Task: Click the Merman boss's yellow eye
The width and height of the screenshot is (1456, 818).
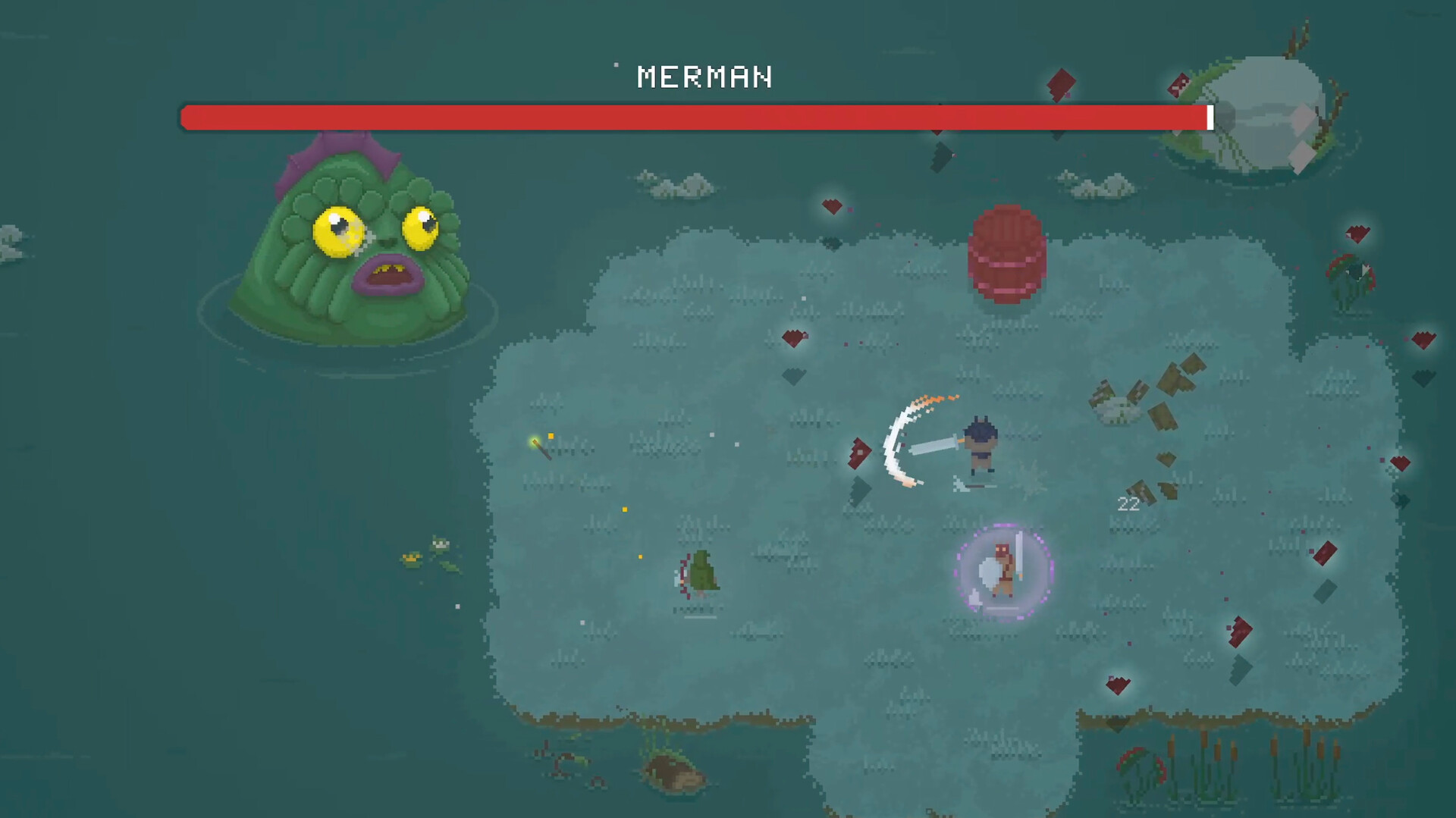Action: click(x=336, y=231)
